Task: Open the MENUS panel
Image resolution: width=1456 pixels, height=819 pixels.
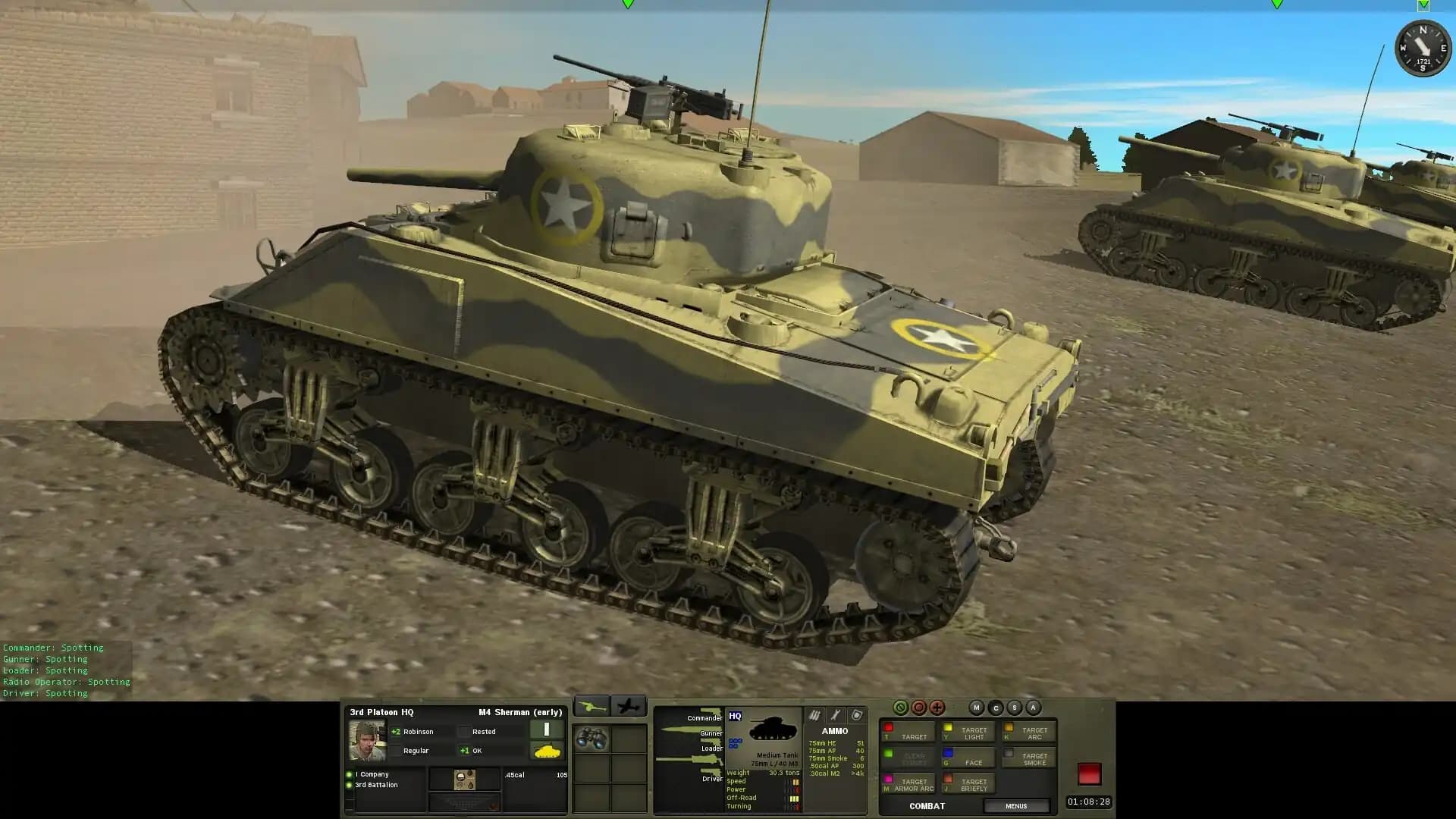Action: (x=1016, y=806)
